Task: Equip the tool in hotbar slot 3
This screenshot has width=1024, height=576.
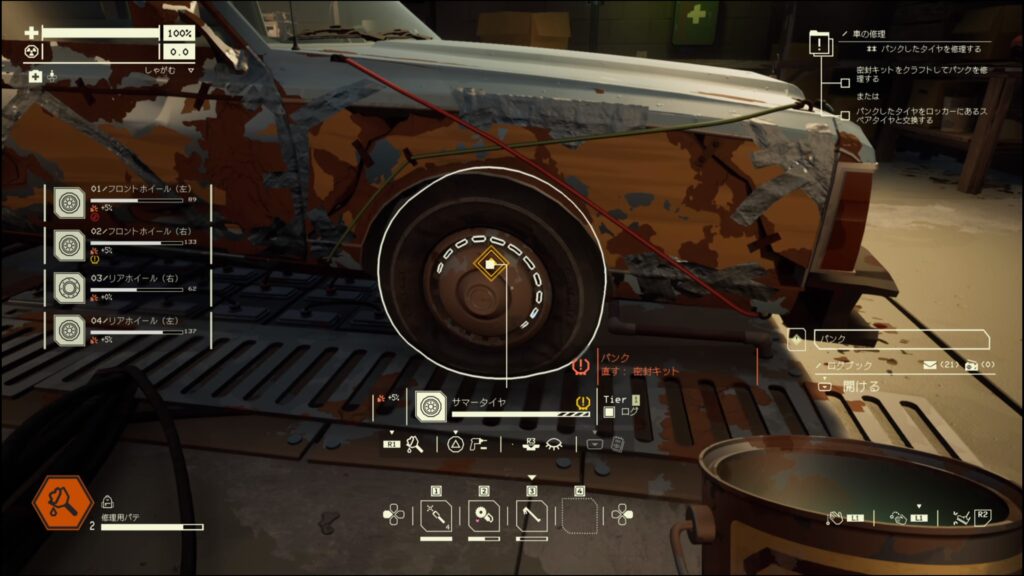Action: coord(532,515)
